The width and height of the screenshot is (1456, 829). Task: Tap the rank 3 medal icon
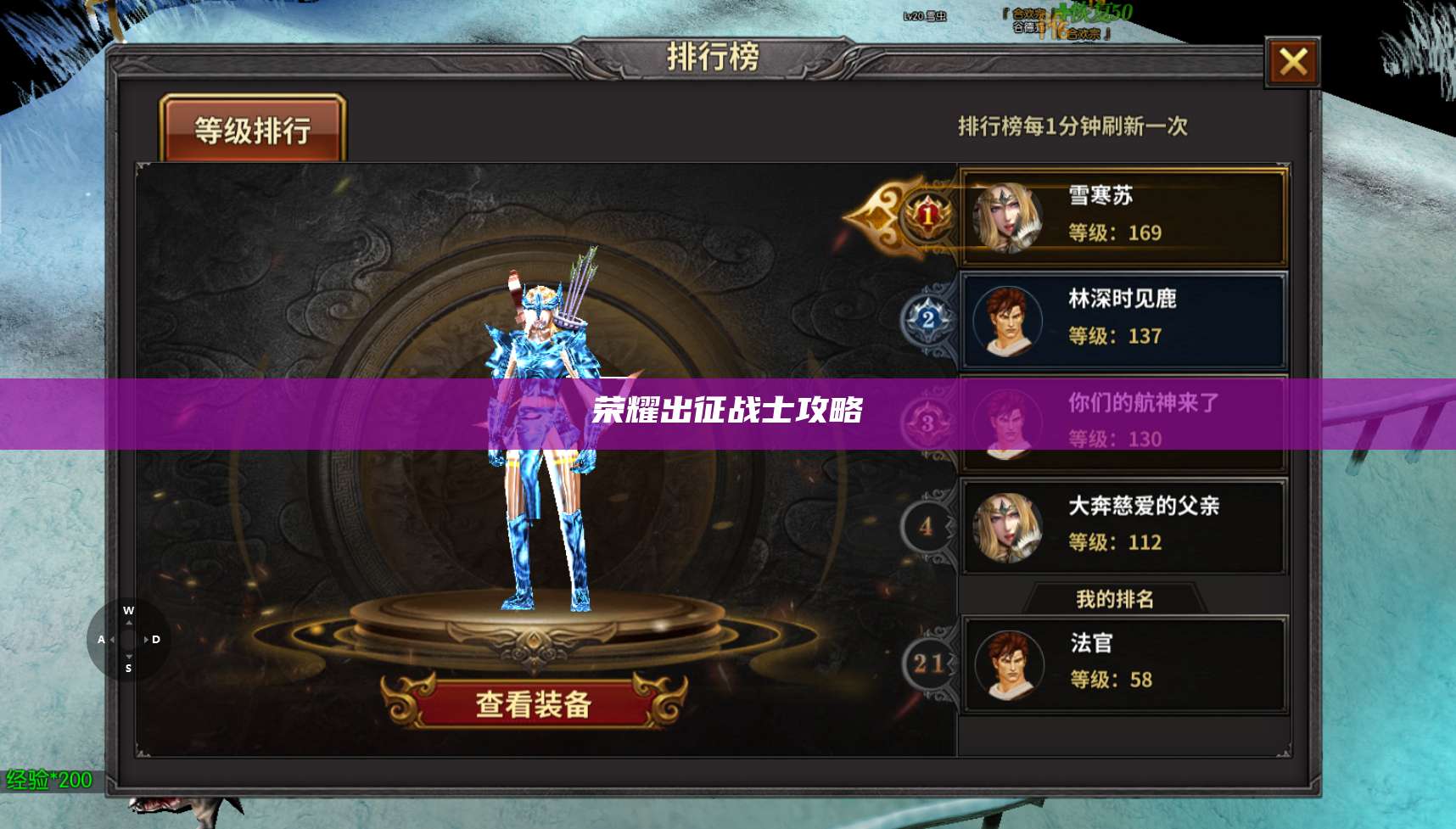coord(927,423)
